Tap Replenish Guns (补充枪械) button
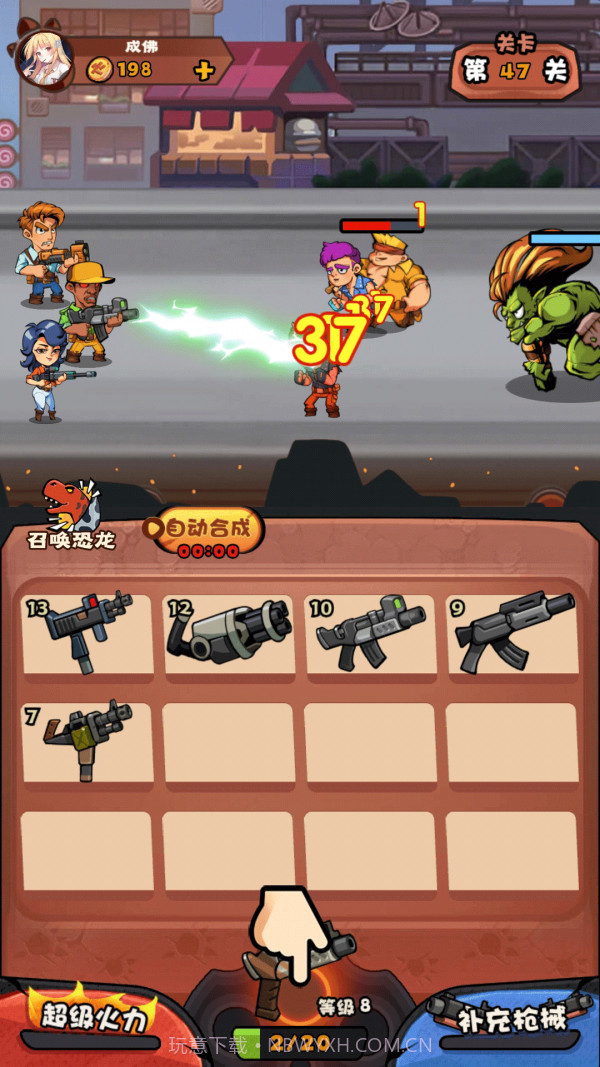Screen dimensions: 600x1067 (511, 1017)
